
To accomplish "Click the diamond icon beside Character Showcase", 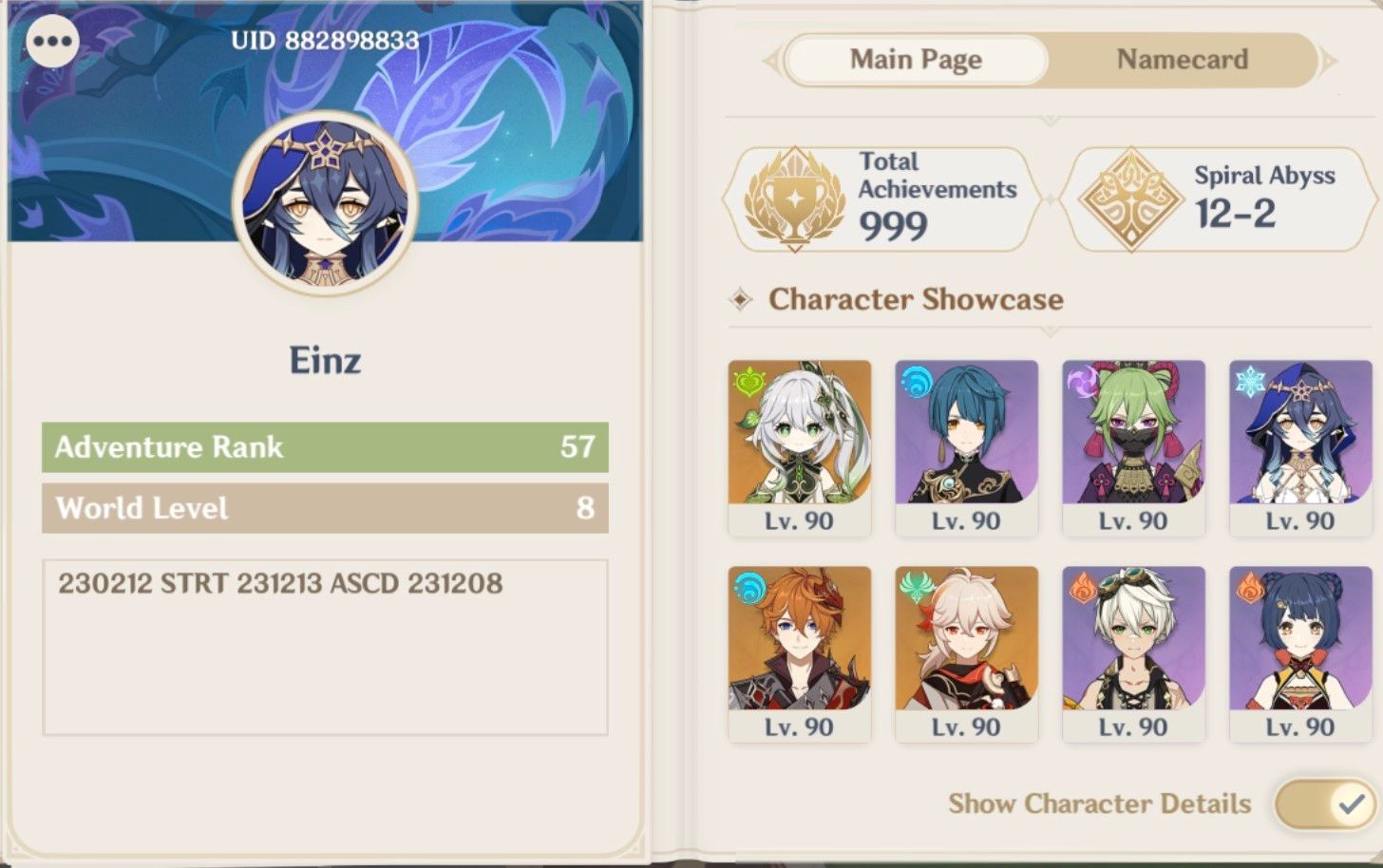I will [x=741, y=299].
